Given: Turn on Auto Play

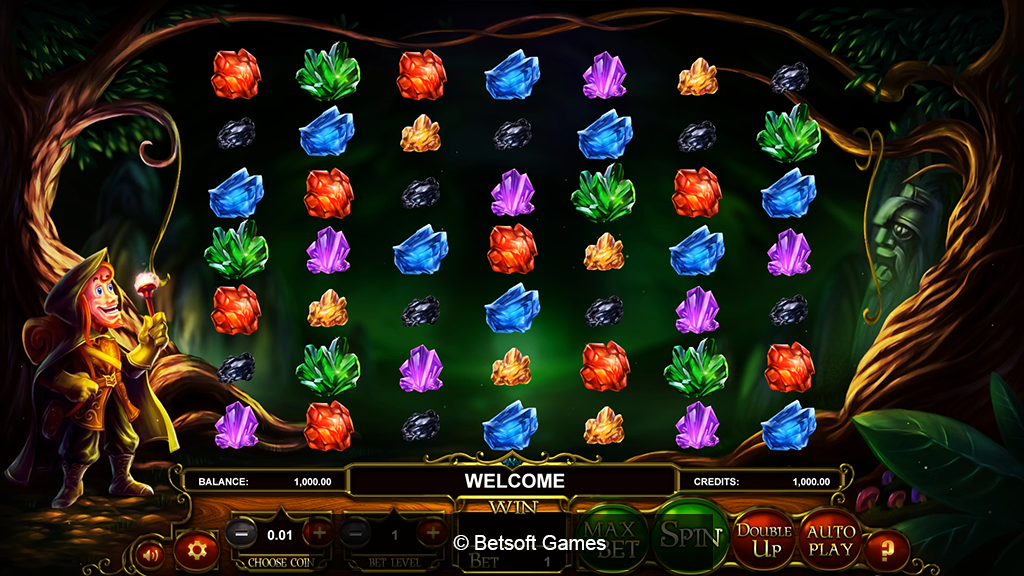Looking at the screenshot, I should pos(831,539).
